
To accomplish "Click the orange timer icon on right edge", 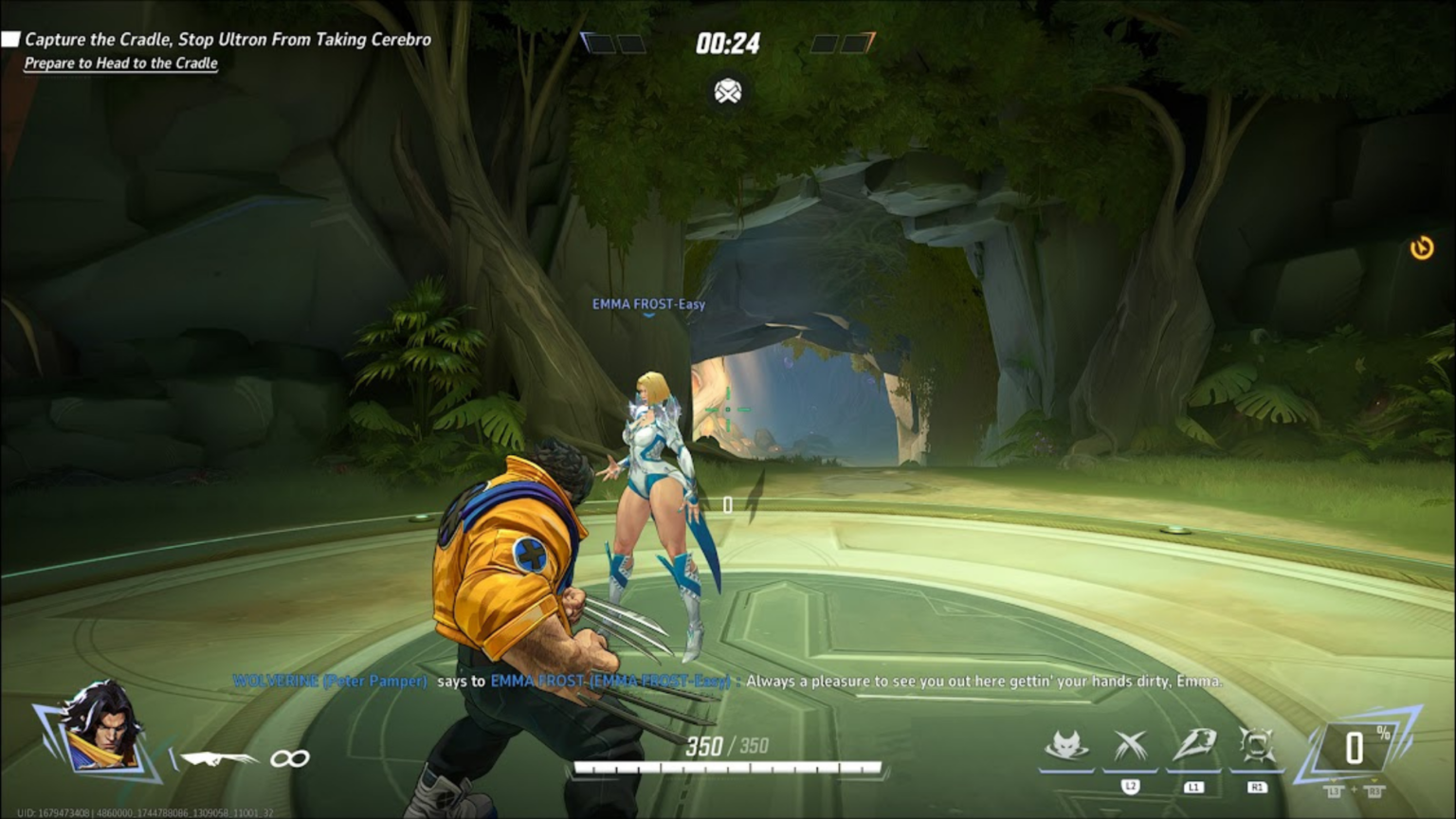I will pyautogui.click(x=1421, y=248).
